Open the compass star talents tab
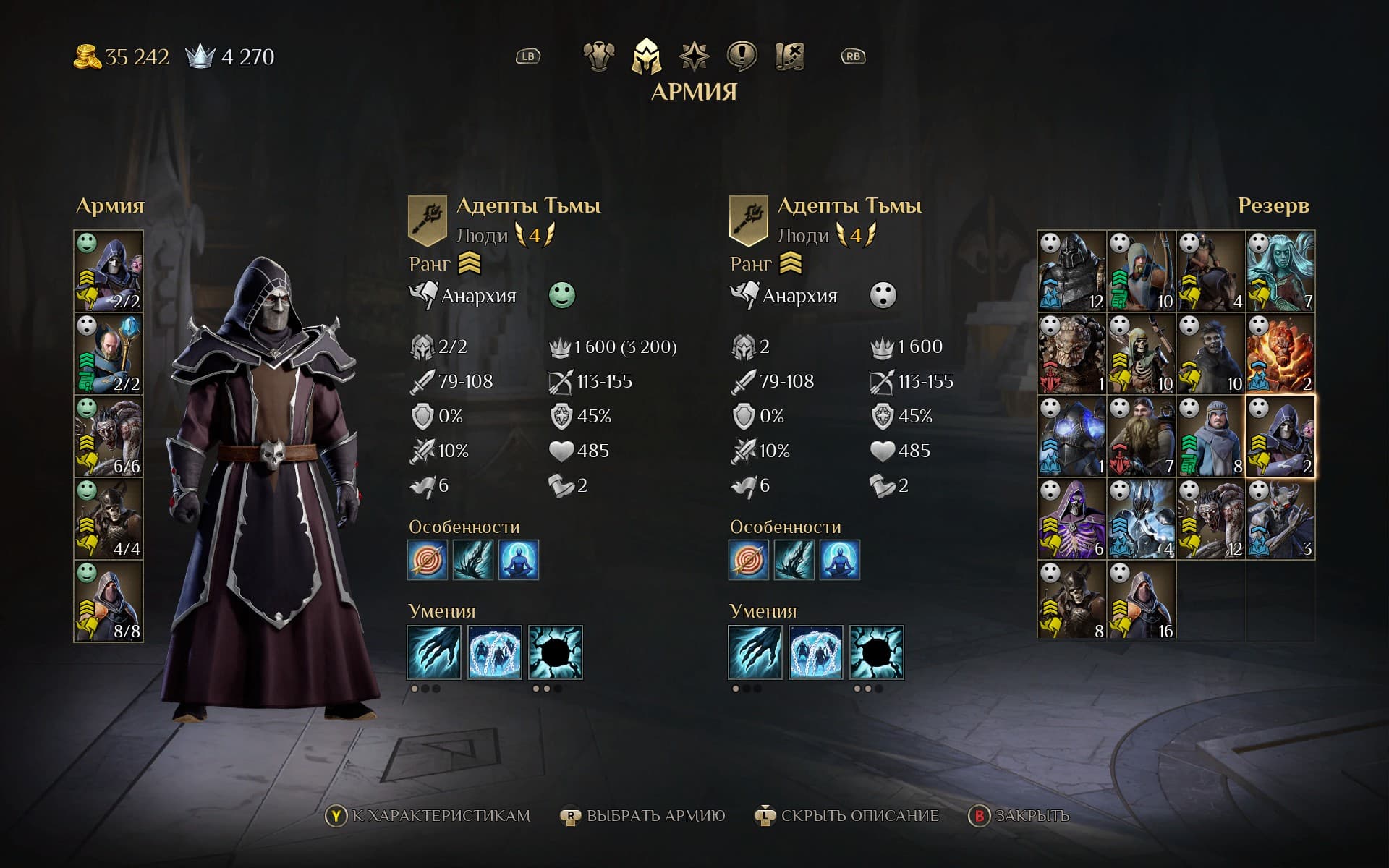 tap(694, 56)
